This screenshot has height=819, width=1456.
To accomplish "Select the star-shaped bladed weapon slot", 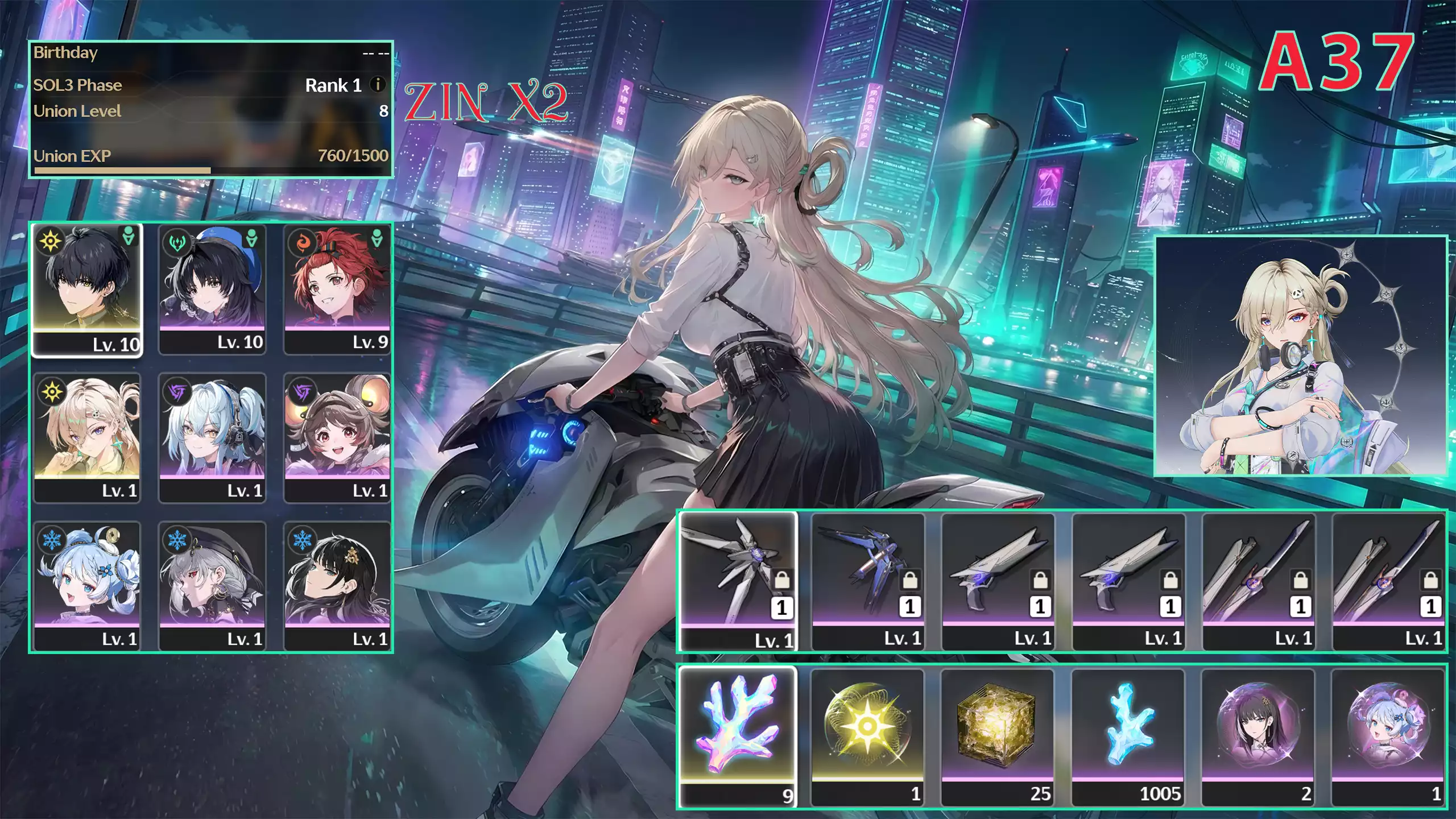I will pyautogui.click(x=738, y=580).
